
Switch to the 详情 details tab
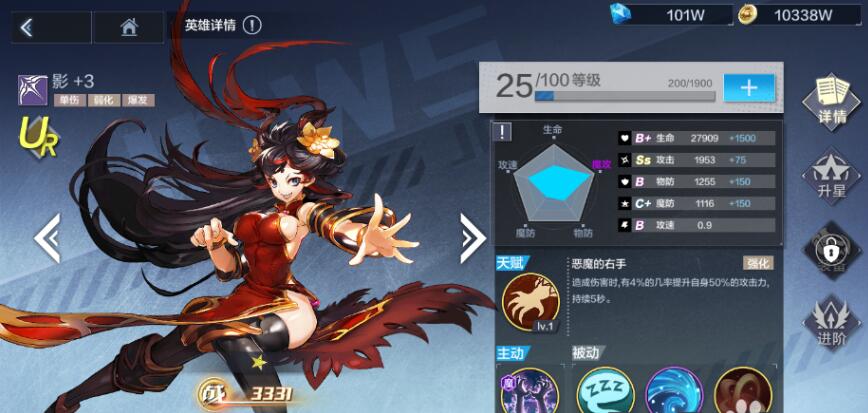point(831,101)
